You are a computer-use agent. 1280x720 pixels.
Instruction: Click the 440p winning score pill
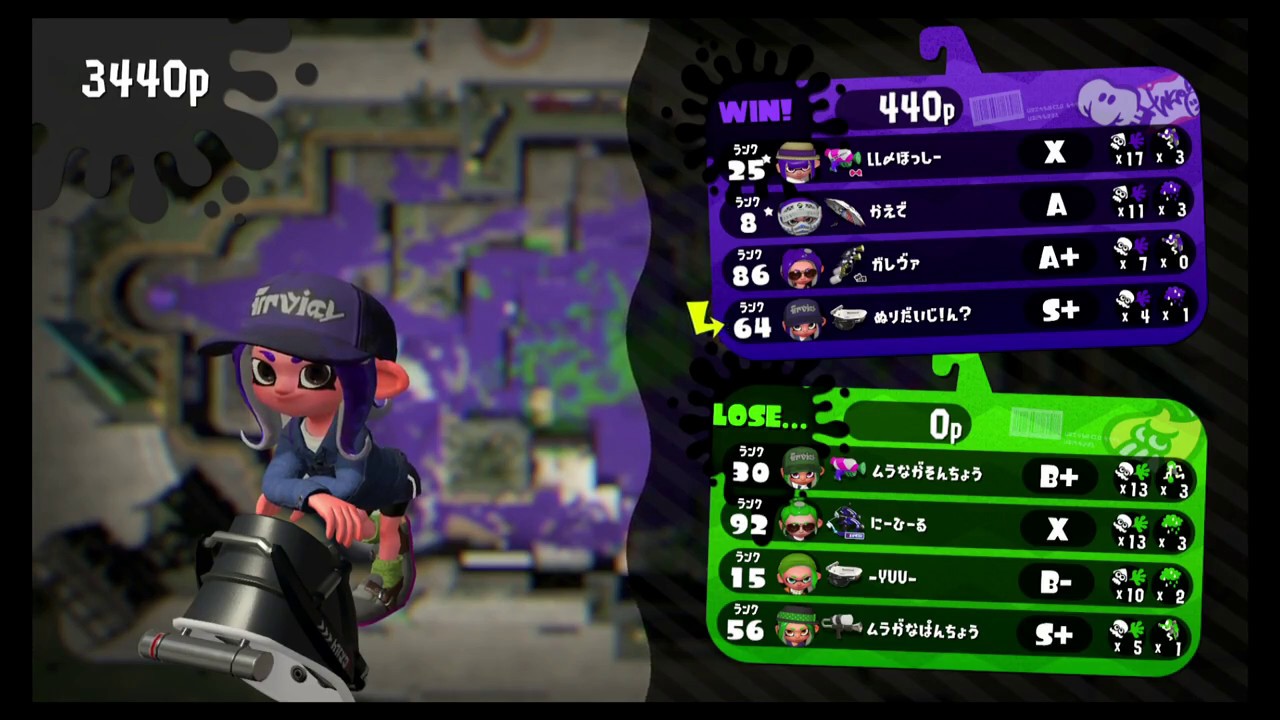(x=915, y=108)
